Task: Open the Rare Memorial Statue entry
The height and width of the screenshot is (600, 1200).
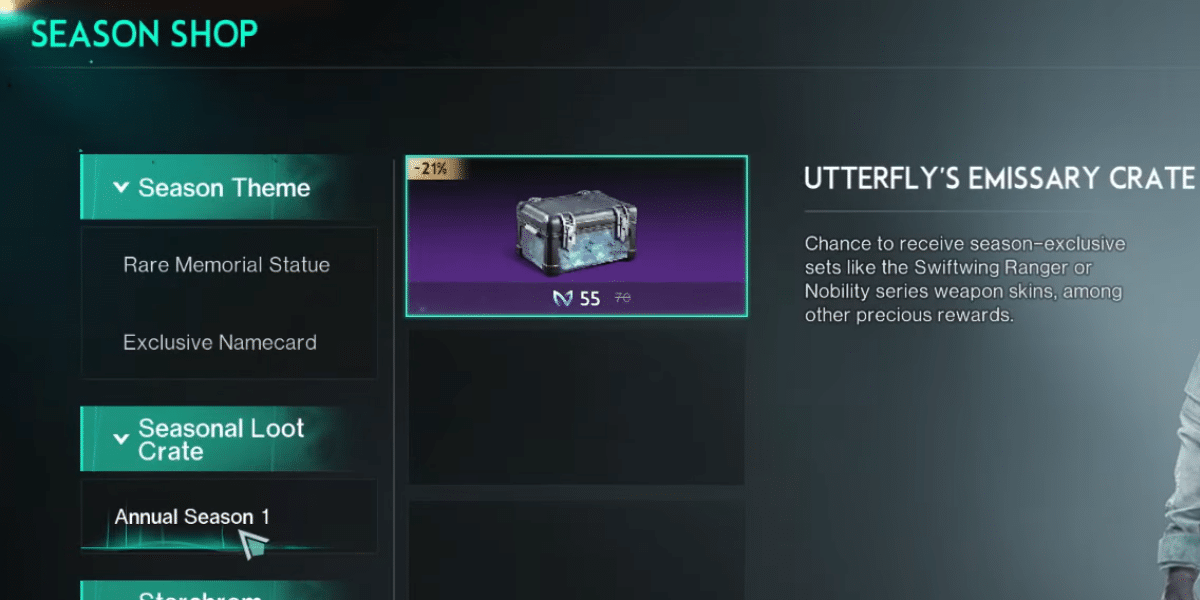Action: pyautogui.click(x=226, y=265)
